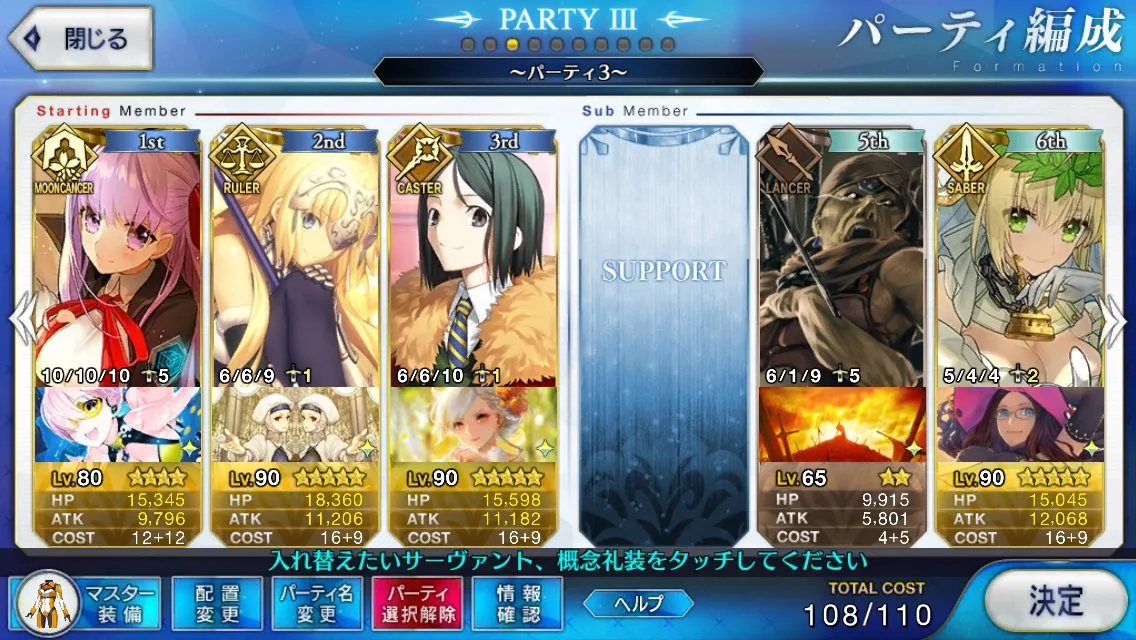Close the formation screen with 閉じる
The width and height of the screenshot is (1136, 640).
[80, 40]
